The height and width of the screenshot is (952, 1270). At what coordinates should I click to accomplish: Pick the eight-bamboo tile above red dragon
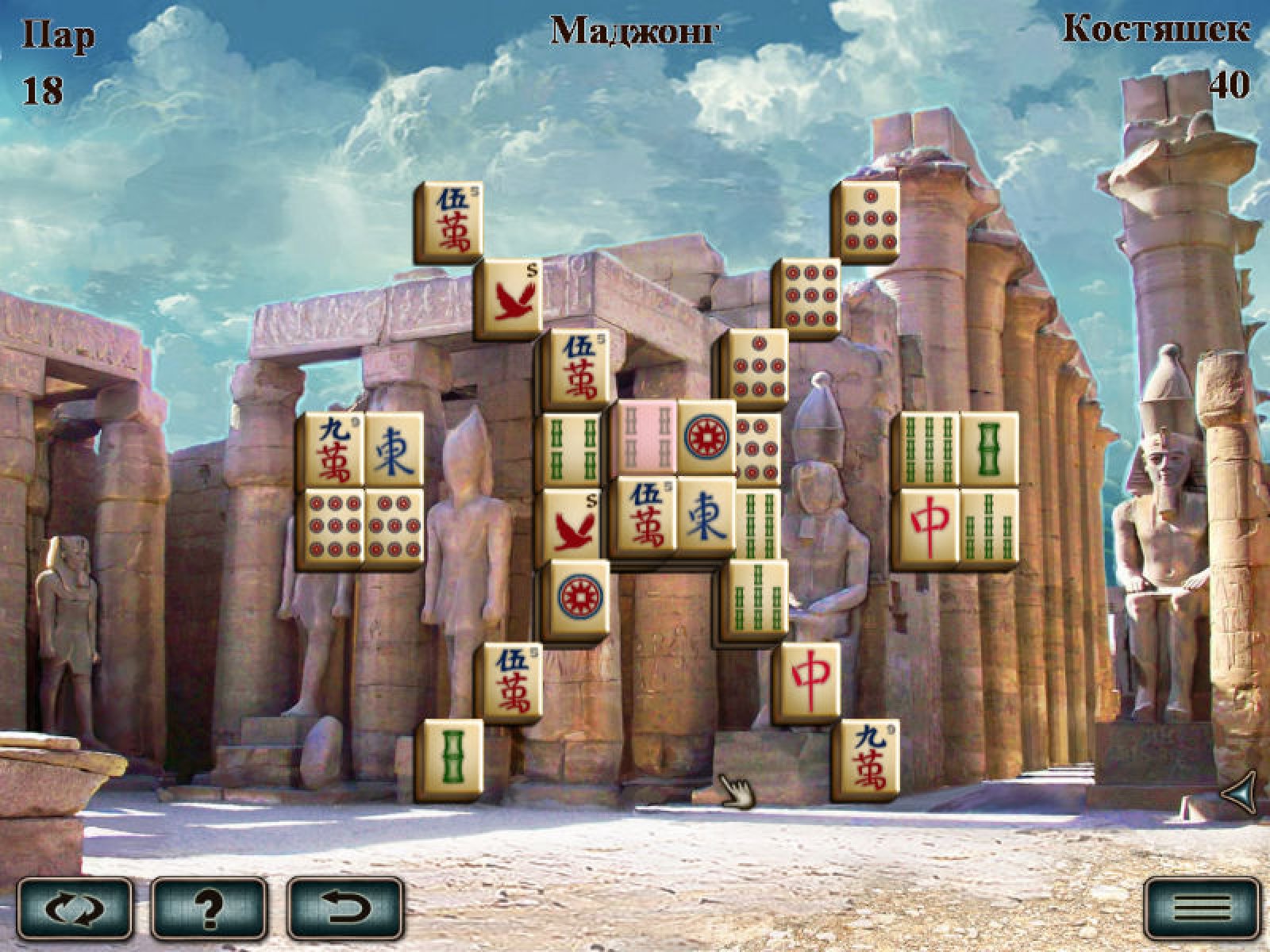pos(929,450)
